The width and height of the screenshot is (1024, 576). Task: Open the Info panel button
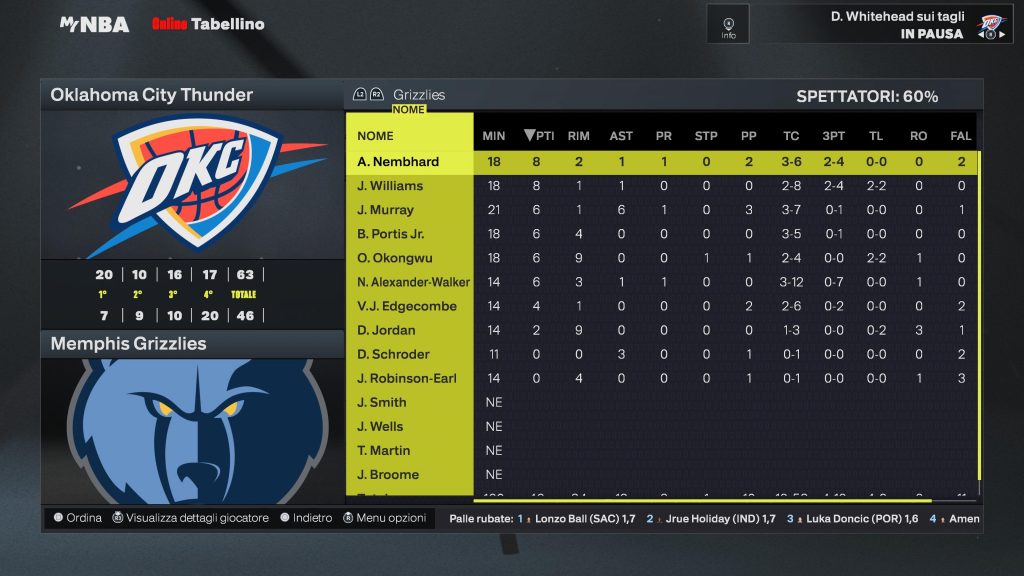click(728, 25)
